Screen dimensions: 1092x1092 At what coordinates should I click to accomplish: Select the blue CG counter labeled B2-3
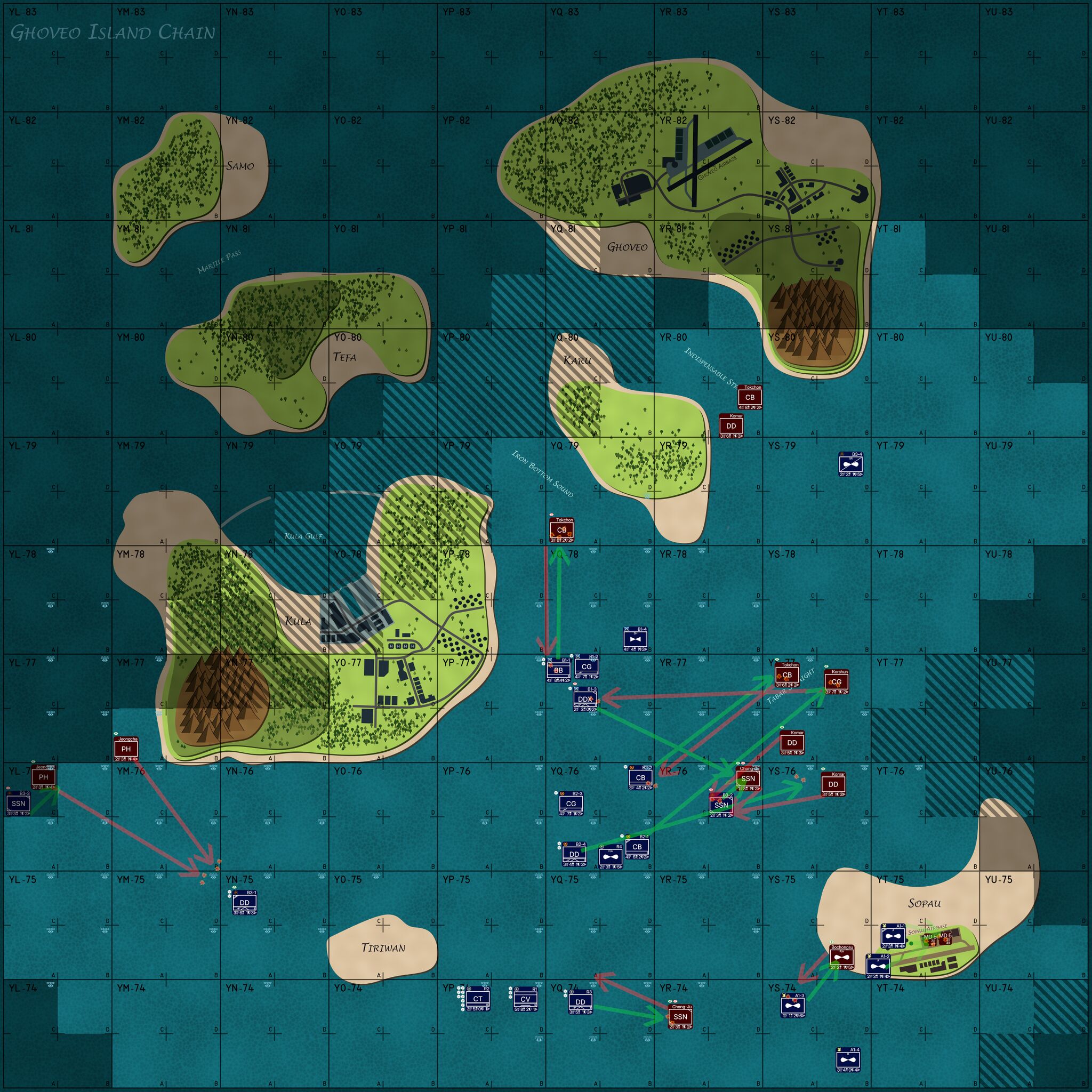pos(571,804)
